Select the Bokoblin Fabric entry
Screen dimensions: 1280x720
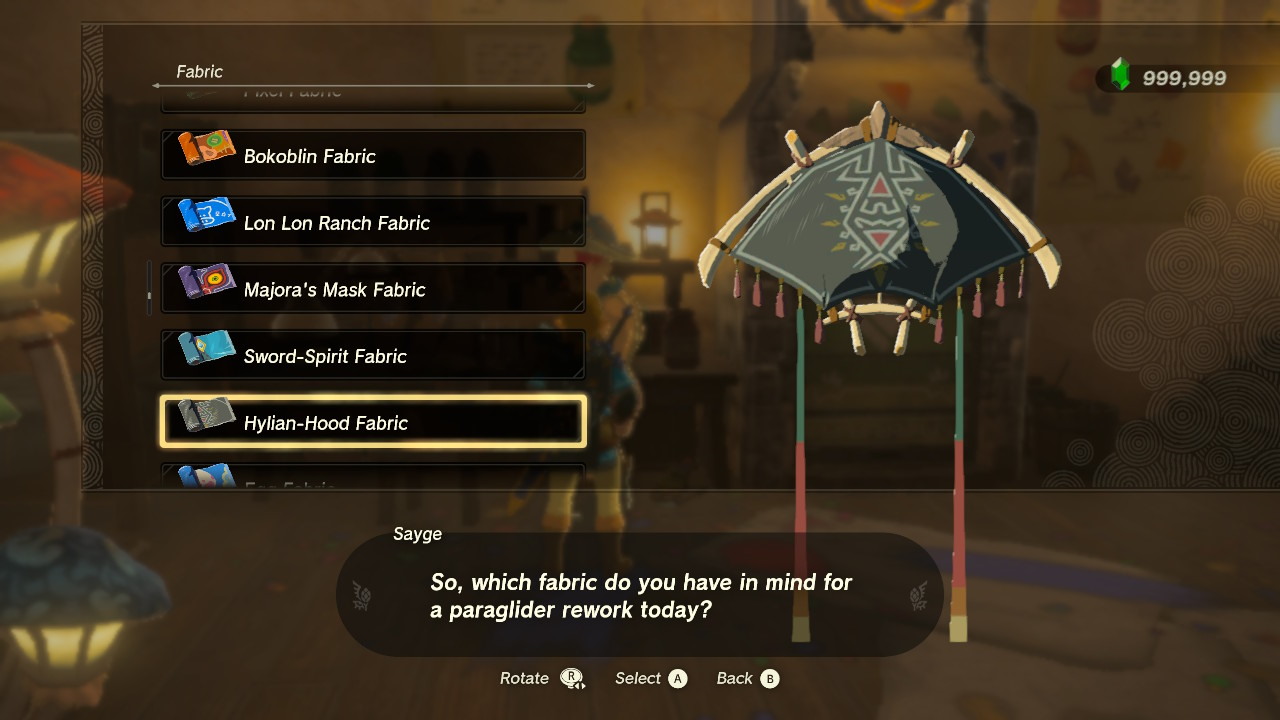pyautogui.click(x=373, y=155)
